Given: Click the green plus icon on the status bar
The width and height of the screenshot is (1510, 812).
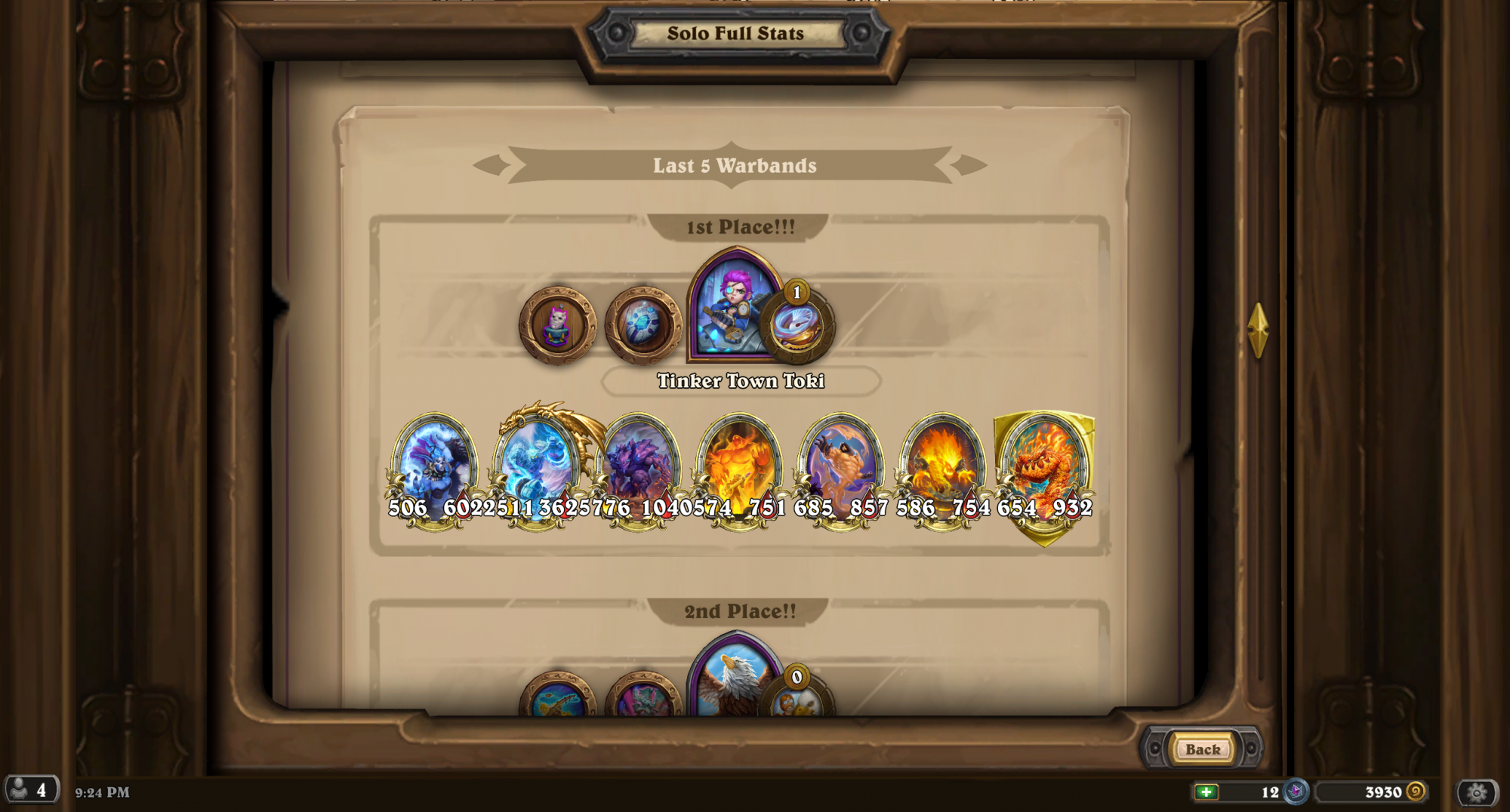Looking at the screenshot, I should (x=1208, y=792).
